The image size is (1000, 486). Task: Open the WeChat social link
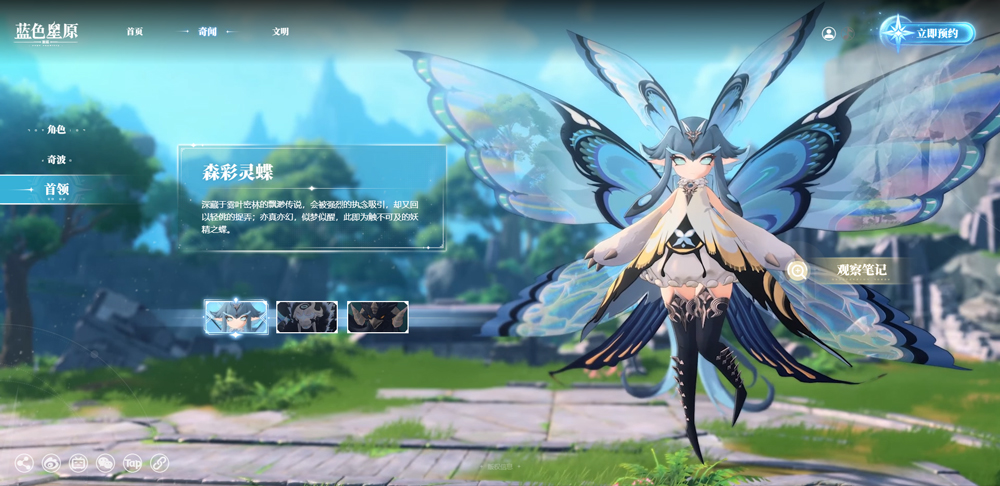pos(105,463)
